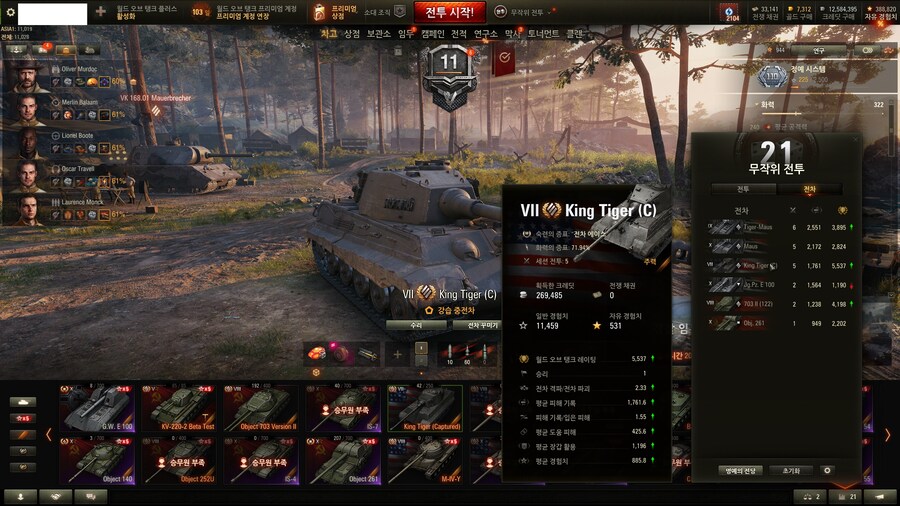The image size is (900, 506).
Task: Open session stats settings gear
Action: tap(827, 470)
